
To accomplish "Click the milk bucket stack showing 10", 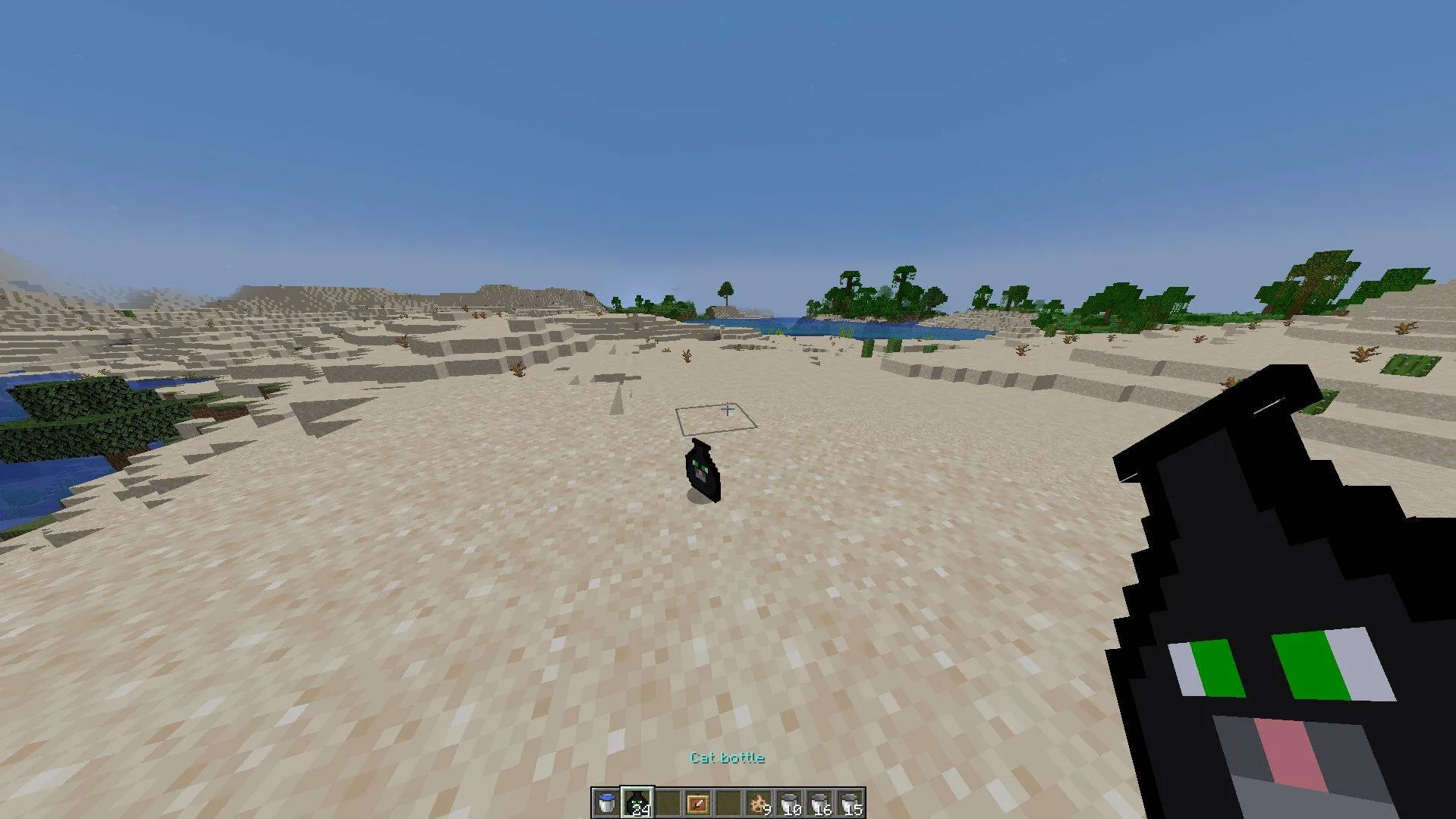I will pos(790,802).
